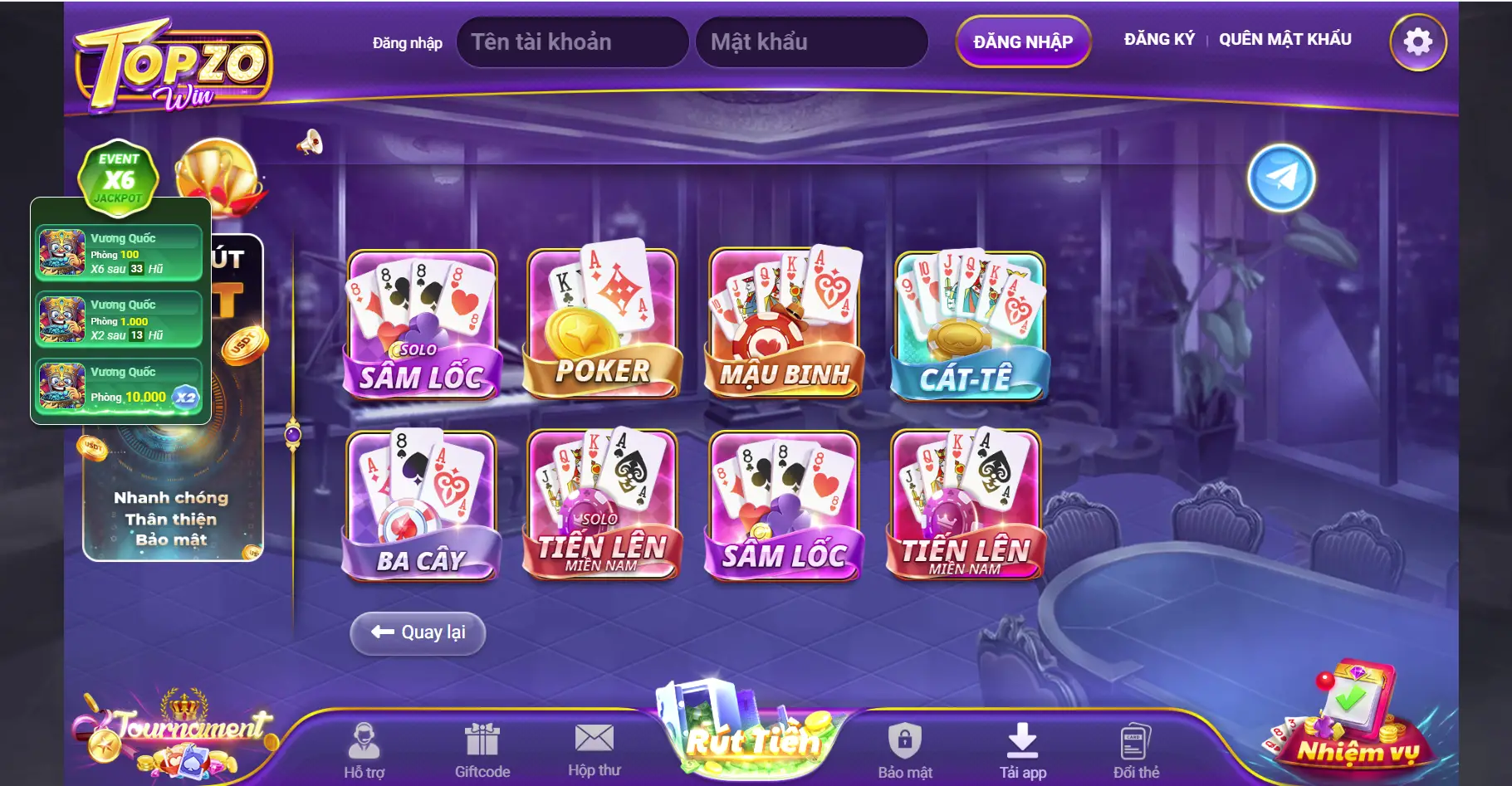1512x786 pixels.
Task: Click the Vương Quốc Phòng 100 jackpot entry
Action: pos(119,251)
